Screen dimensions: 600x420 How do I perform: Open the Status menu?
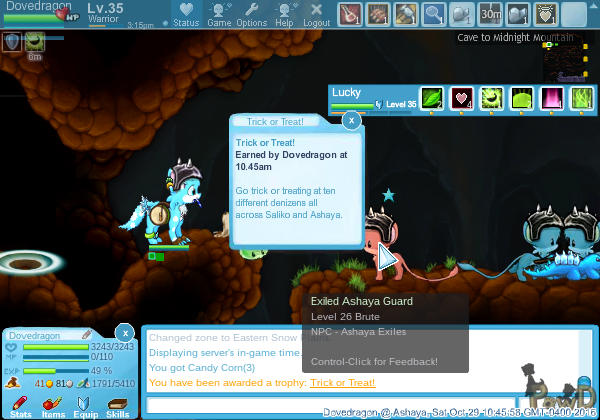click(x=186, y=14)
